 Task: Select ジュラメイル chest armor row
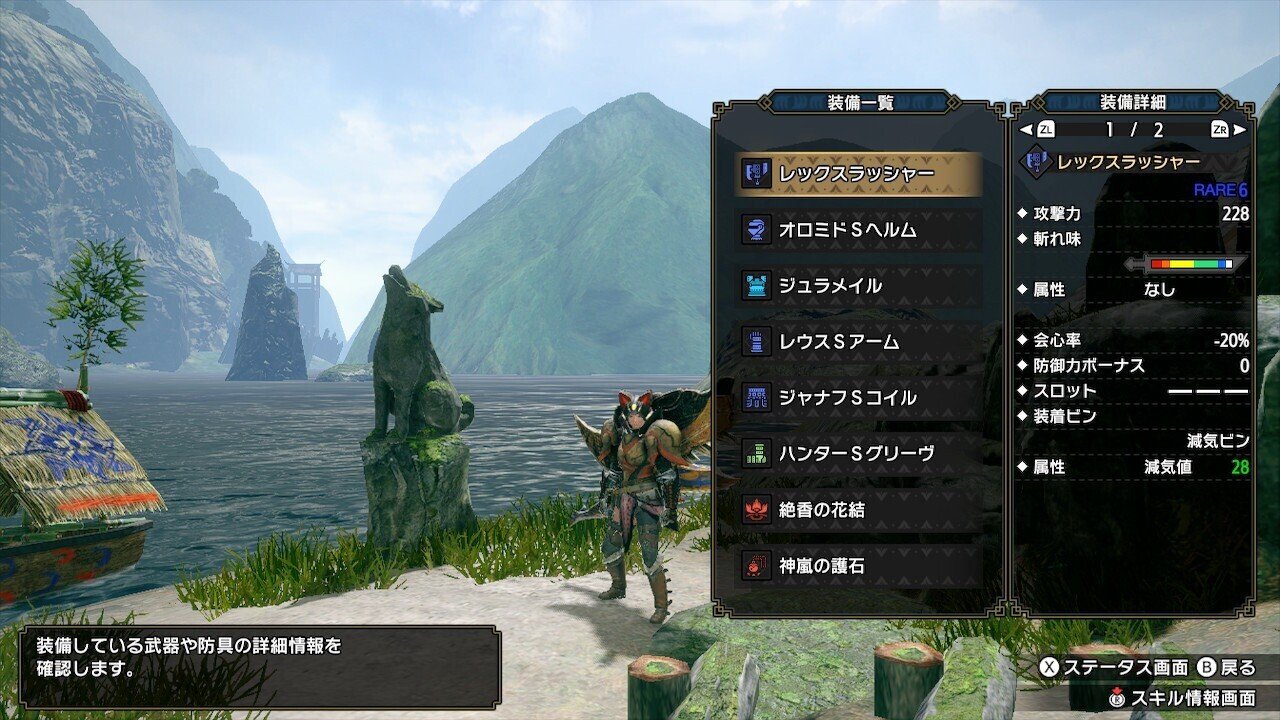858,286
